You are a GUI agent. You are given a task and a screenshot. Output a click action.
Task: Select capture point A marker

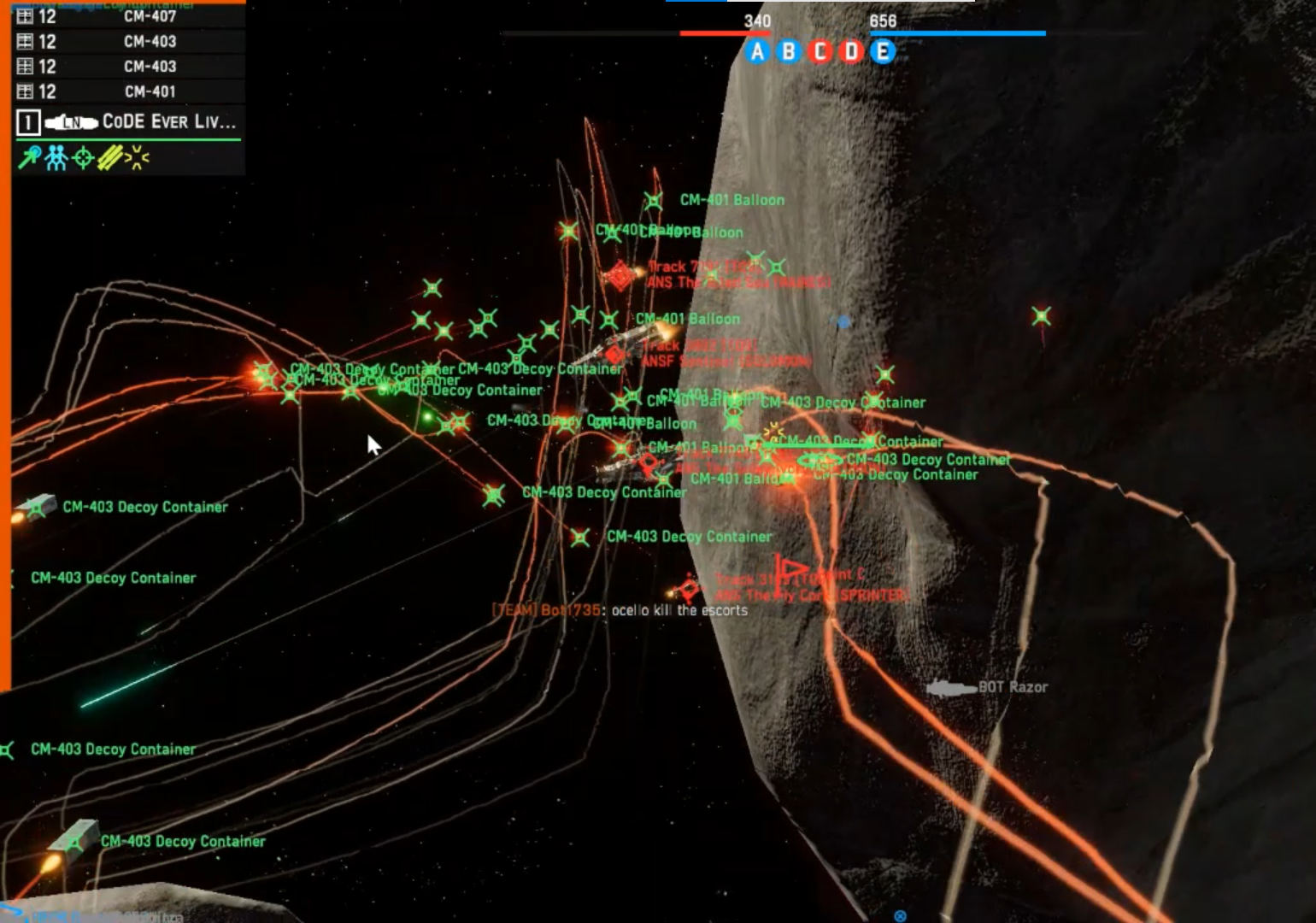tap(757, 52)
